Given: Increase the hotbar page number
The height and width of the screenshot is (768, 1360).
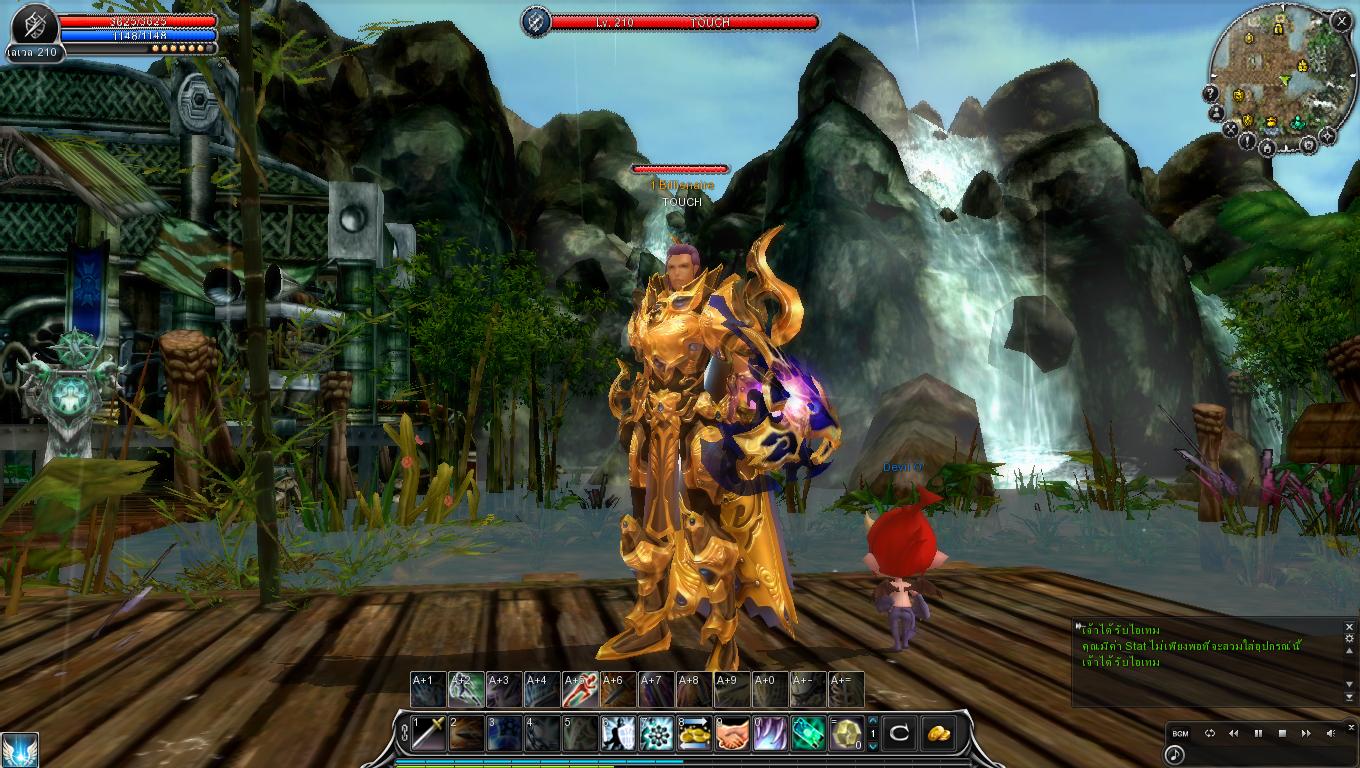Looking at the screenshot, I should coord(873,721).
